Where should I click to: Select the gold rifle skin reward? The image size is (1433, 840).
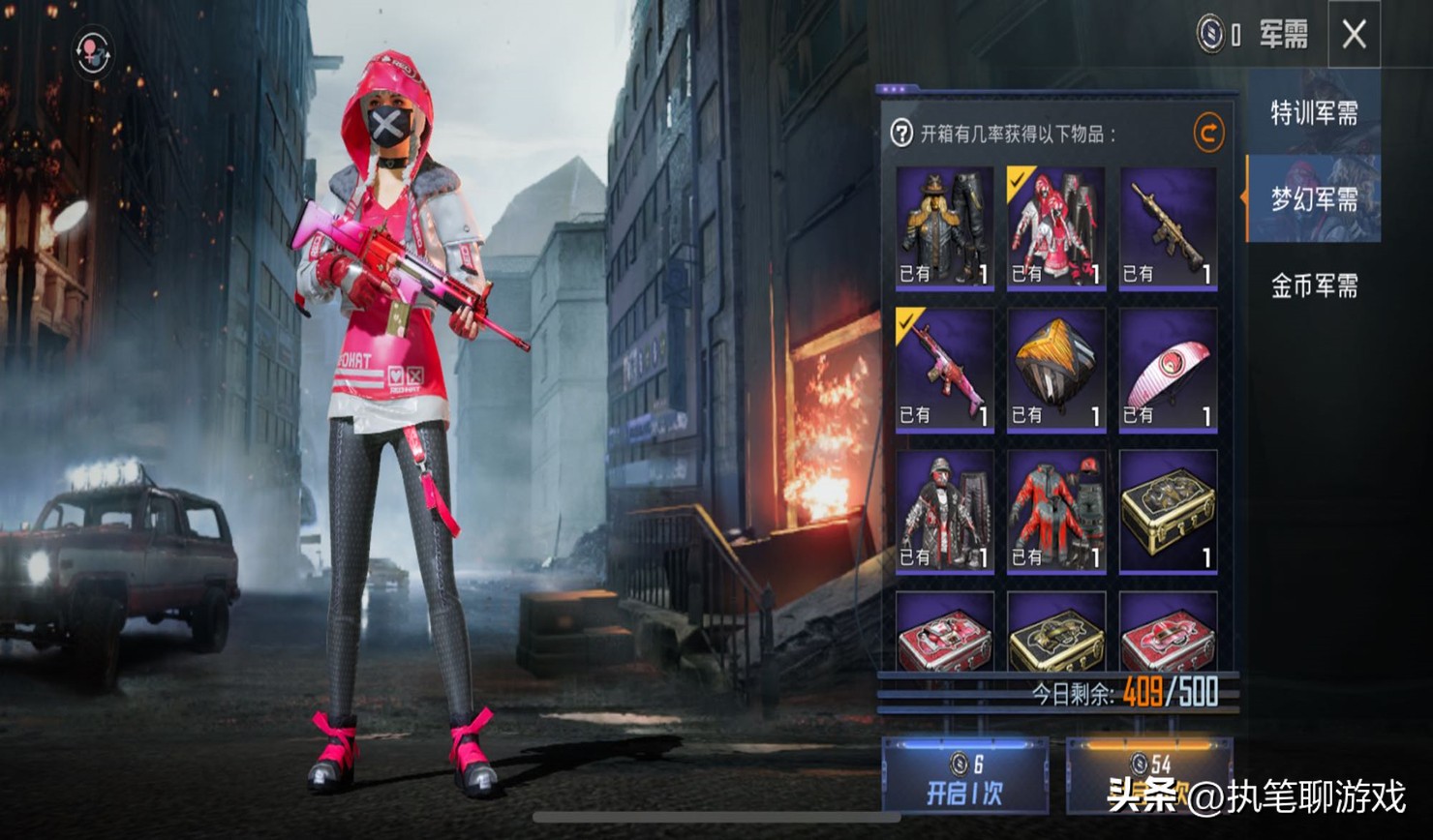pyautogui.click(x=1168, y=228)
